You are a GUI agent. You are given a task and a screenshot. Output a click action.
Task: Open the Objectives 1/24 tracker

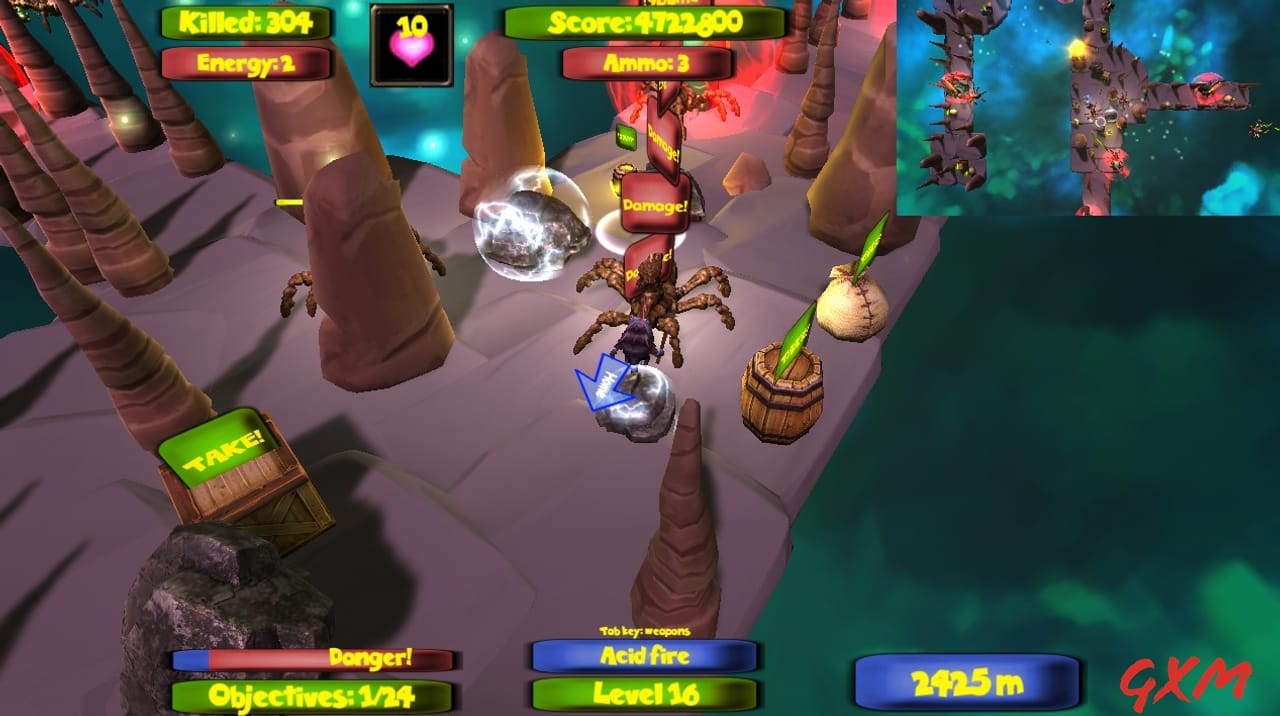tap(311, 696)
